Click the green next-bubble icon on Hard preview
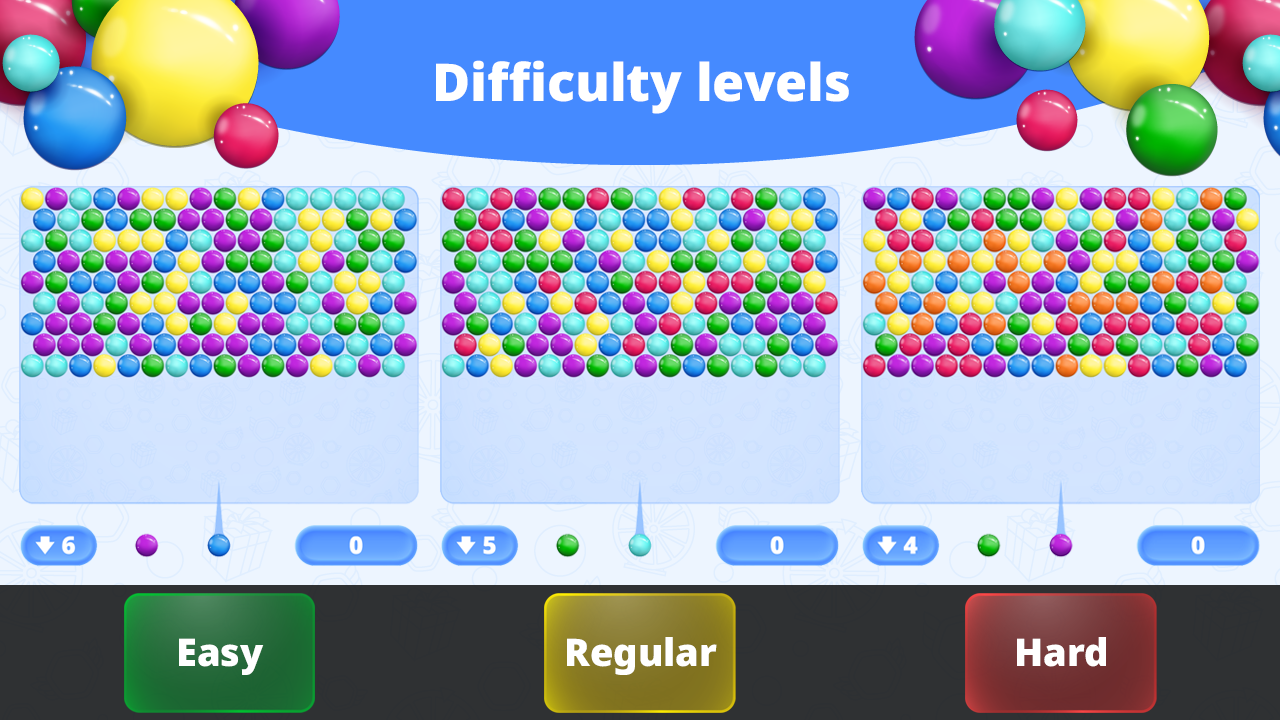The width and height of the screenshot is (1280, 720). click(989, 545)
